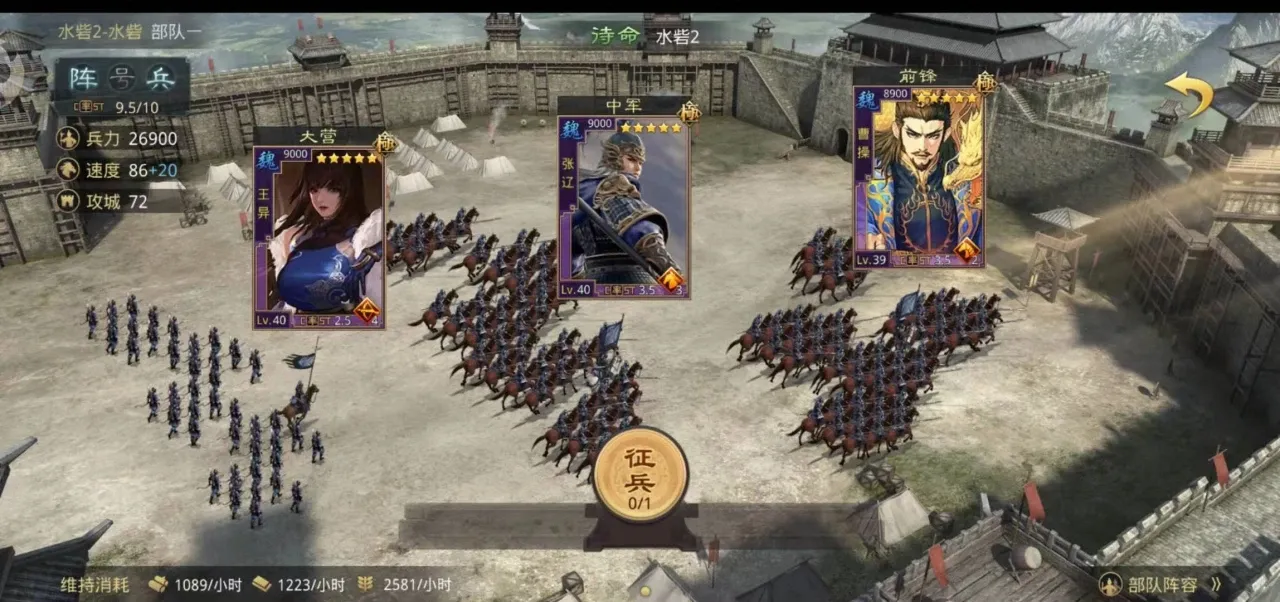
Task: Click the 征兵 conscription button
Action: point(640,475)
